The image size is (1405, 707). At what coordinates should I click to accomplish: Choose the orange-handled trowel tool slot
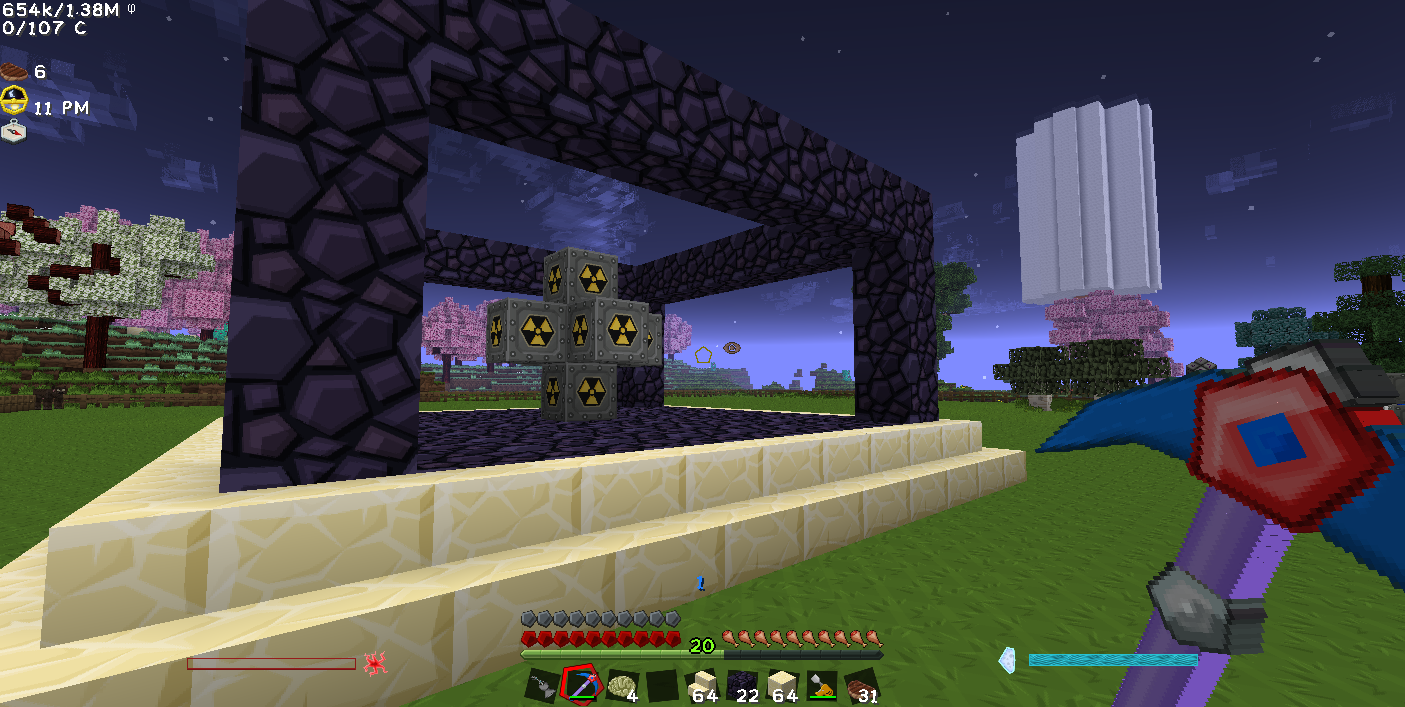821,686
